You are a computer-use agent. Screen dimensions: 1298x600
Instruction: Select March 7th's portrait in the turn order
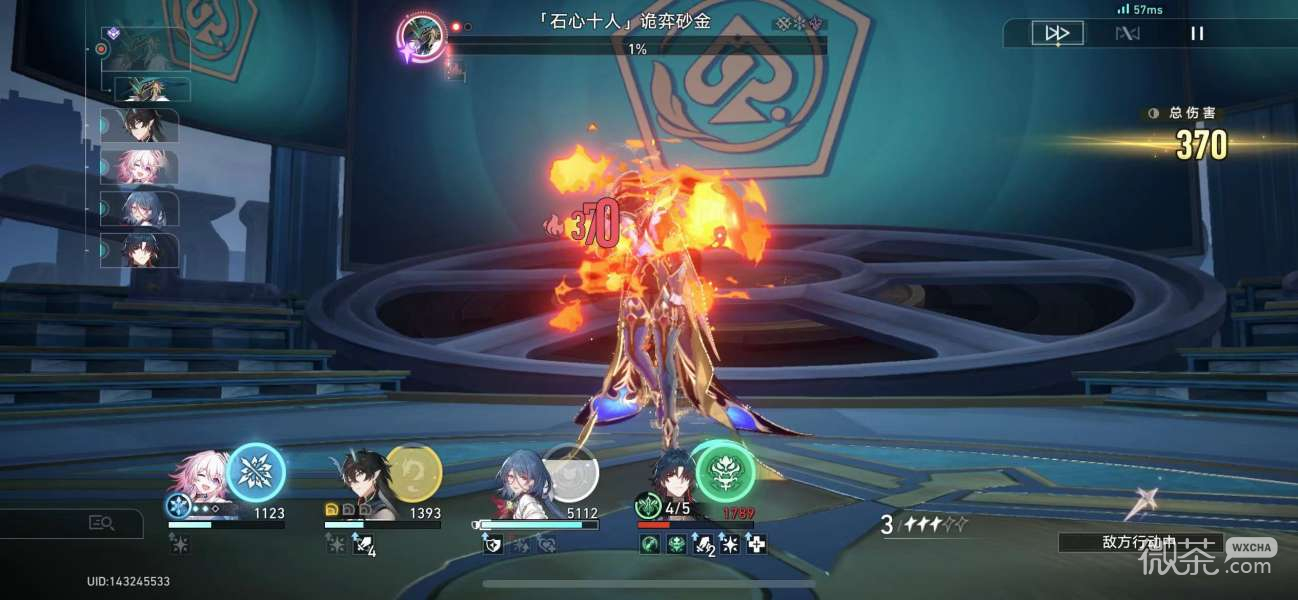tap(145, 167)
